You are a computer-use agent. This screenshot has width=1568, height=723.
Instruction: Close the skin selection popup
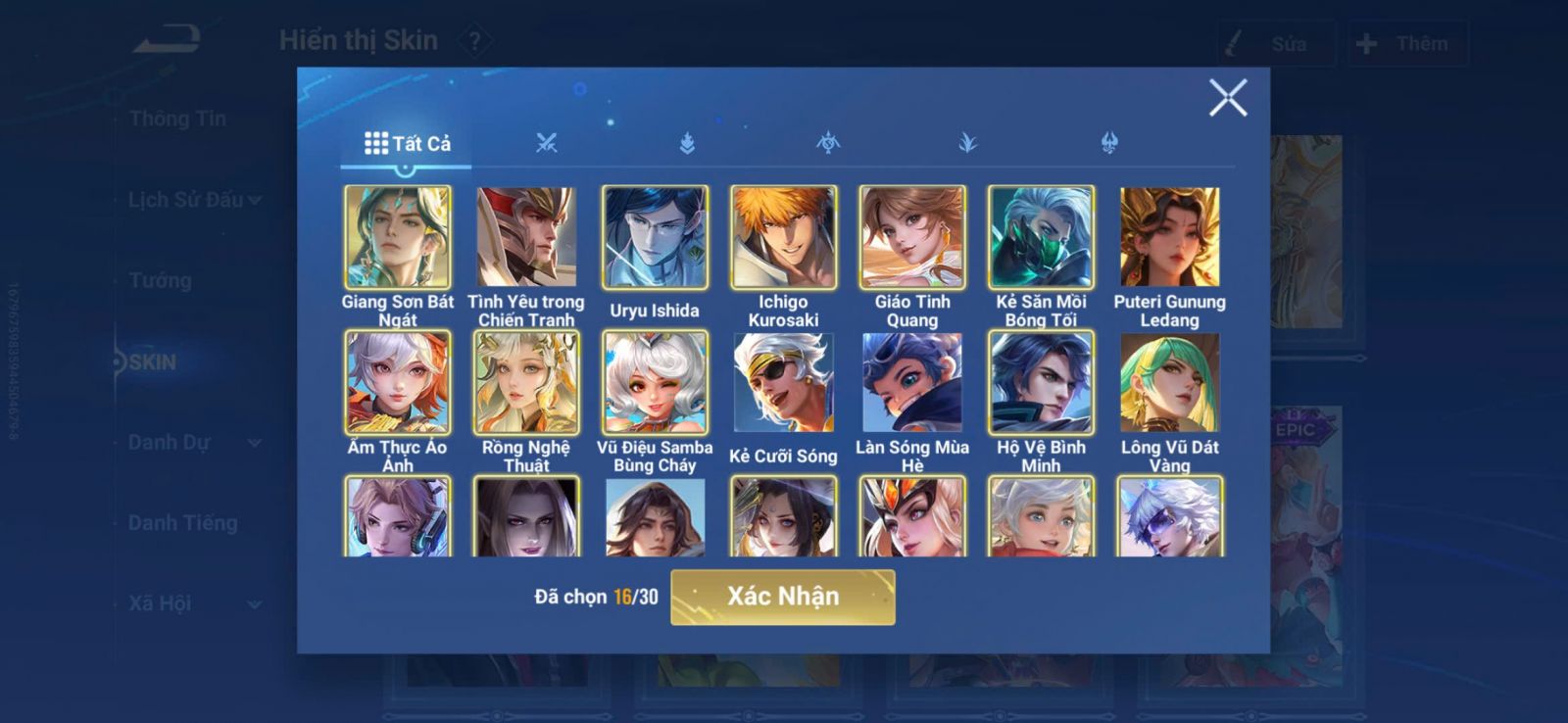point(1227,98)
